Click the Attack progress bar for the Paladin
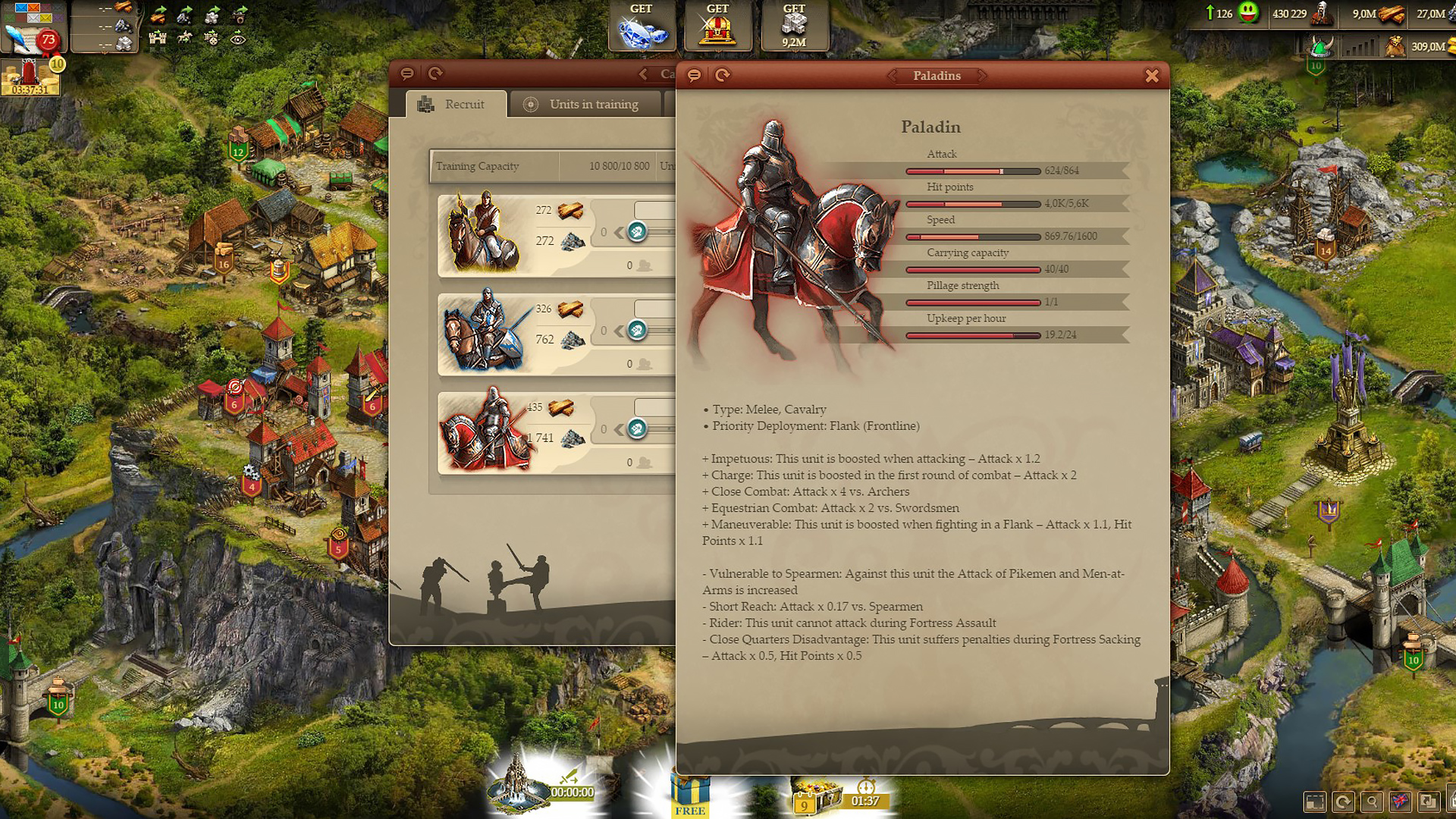The height and width of the screenshot is (819, 1456). click(x=972, y=171)
